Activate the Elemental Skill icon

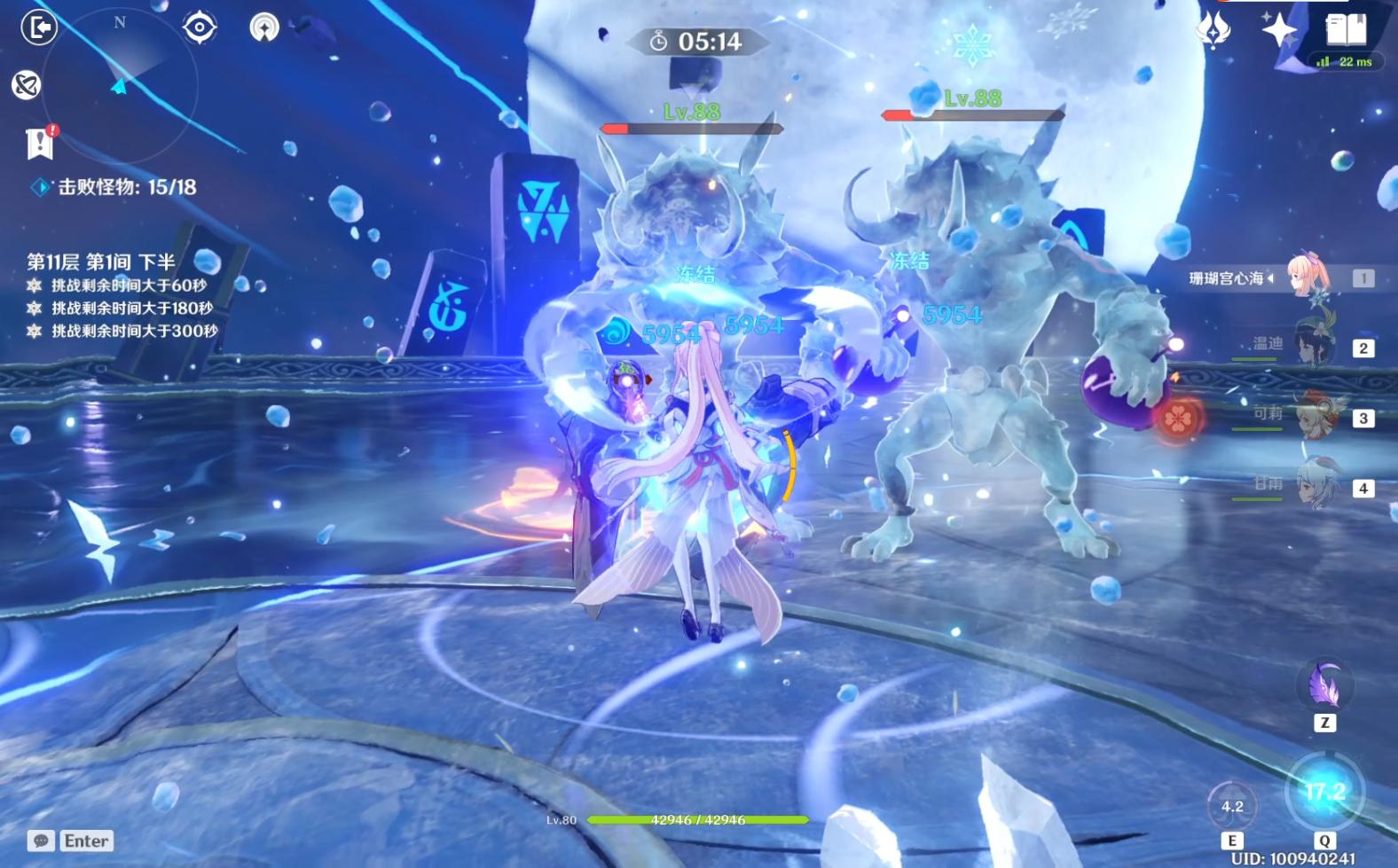click(x=1232, y=805)
